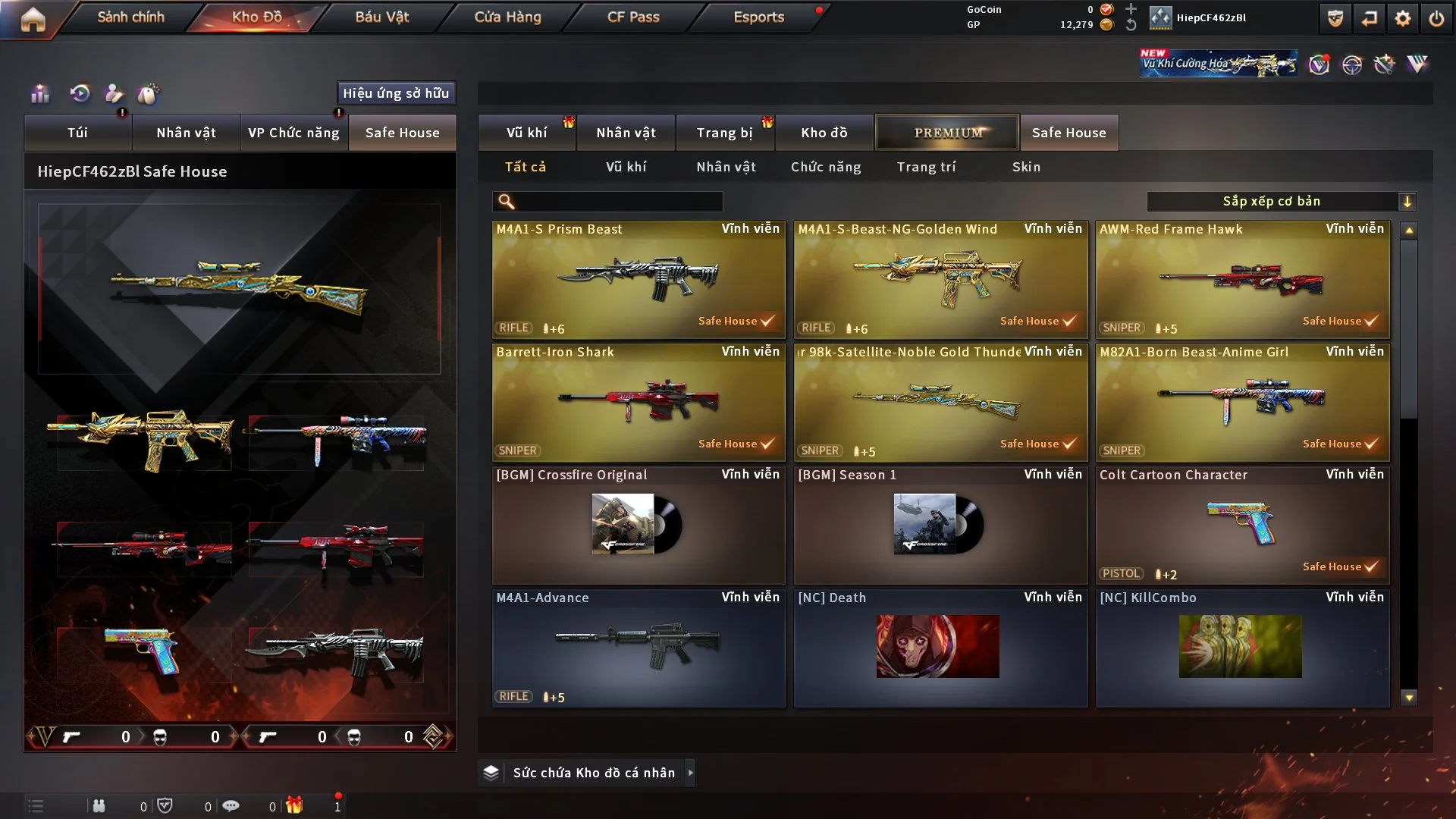Pick the Colt Cartoon Character pistol
1456x819 pixels.
click(x=1242, y=525)
